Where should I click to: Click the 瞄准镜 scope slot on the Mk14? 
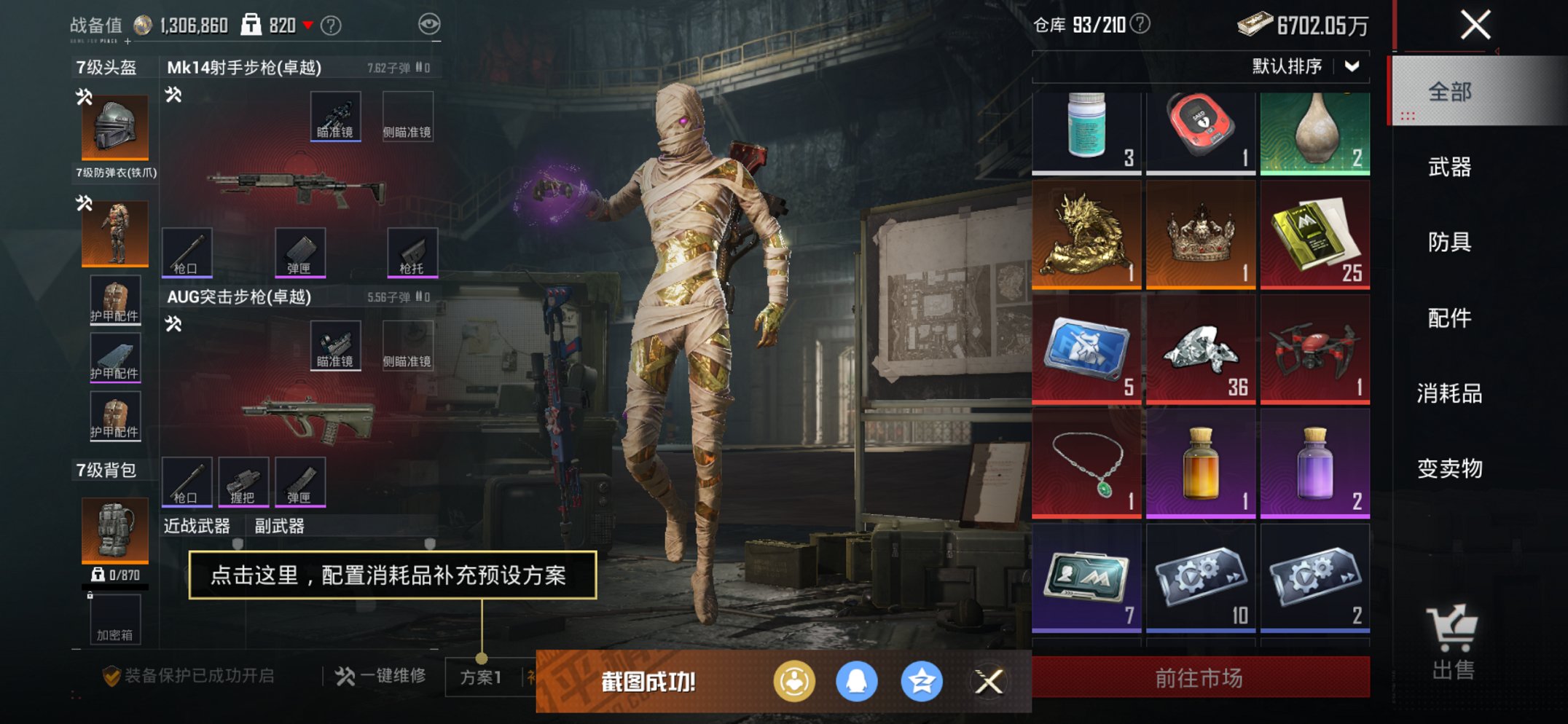(x=336, y=114)
